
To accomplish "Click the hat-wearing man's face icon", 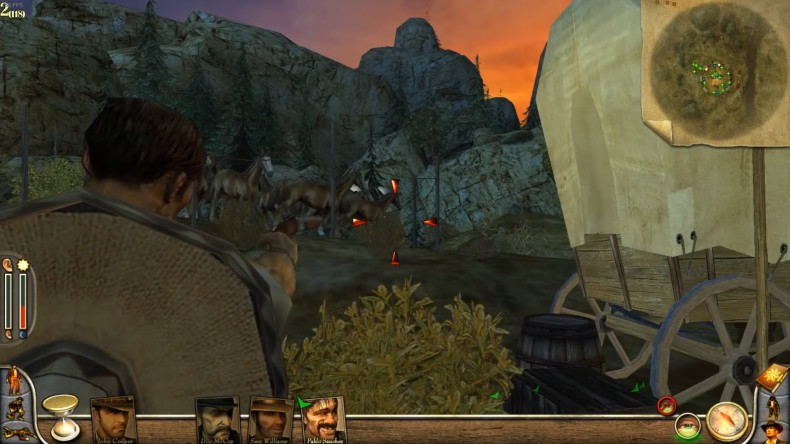I will tap(771, 433).
